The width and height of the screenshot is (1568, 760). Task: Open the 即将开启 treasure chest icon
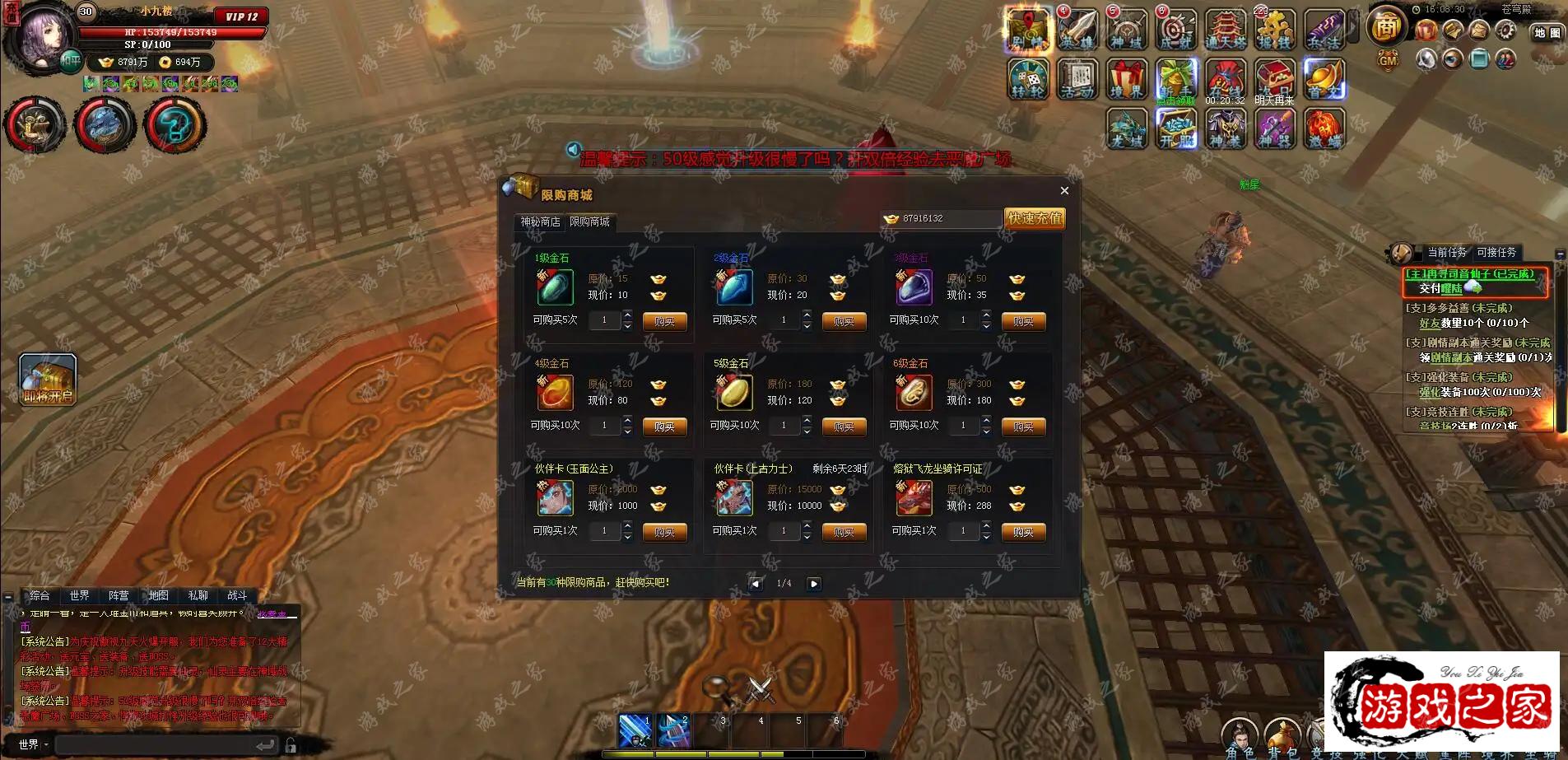48,379
